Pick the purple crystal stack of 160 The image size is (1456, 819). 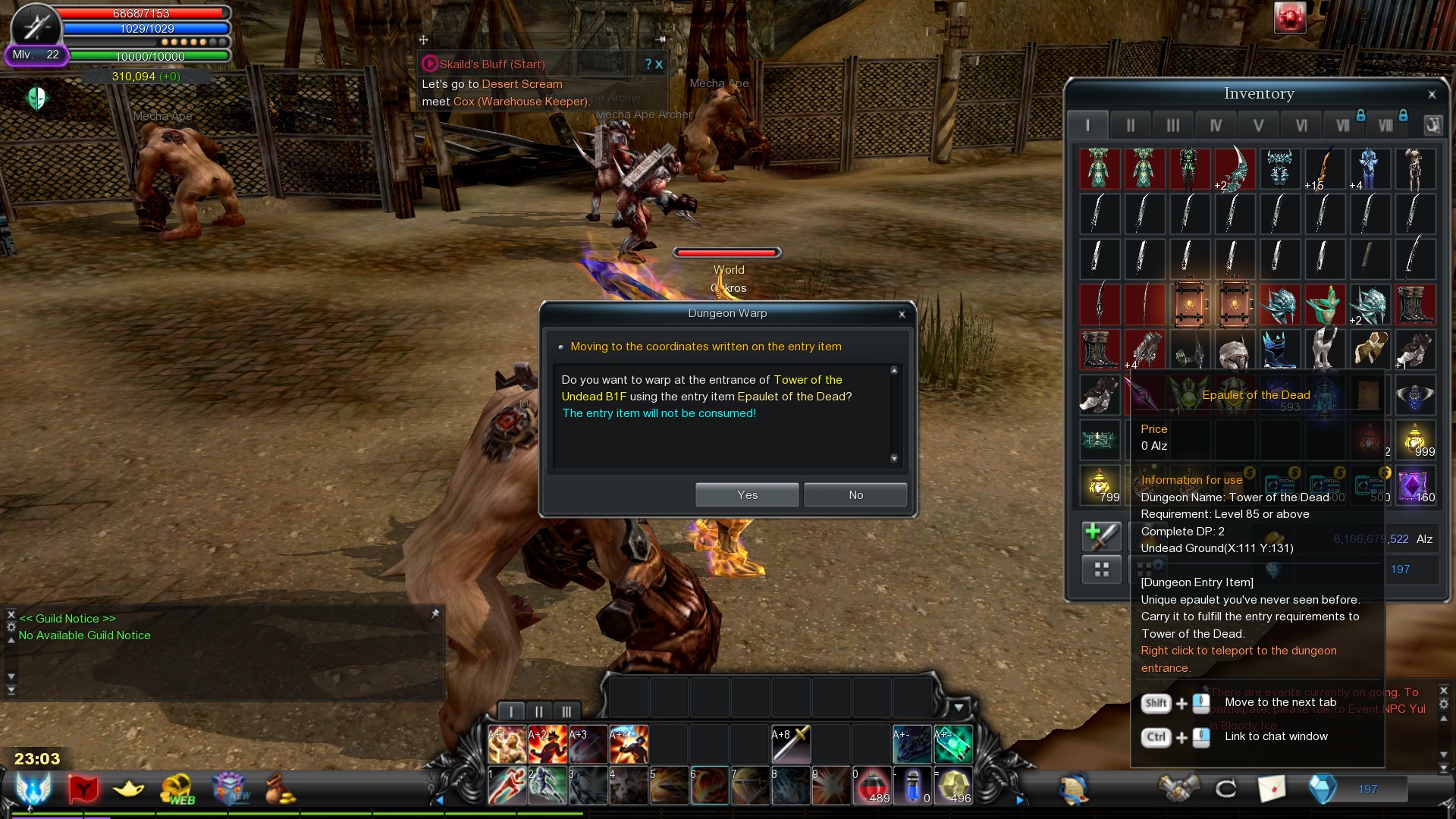[1414, 485]
